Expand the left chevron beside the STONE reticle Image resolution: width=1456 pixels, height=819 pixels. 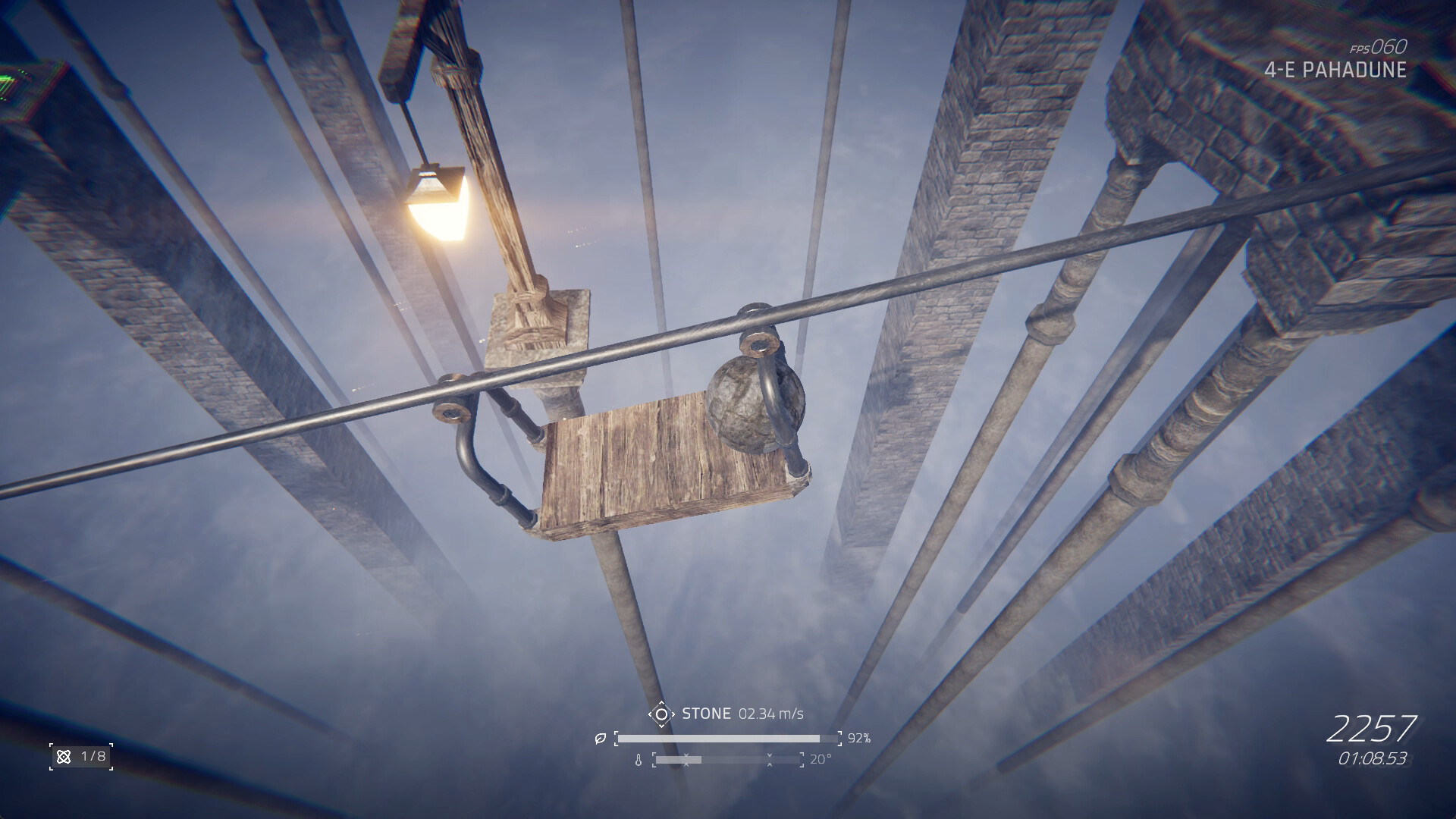[x=651, y=714]
